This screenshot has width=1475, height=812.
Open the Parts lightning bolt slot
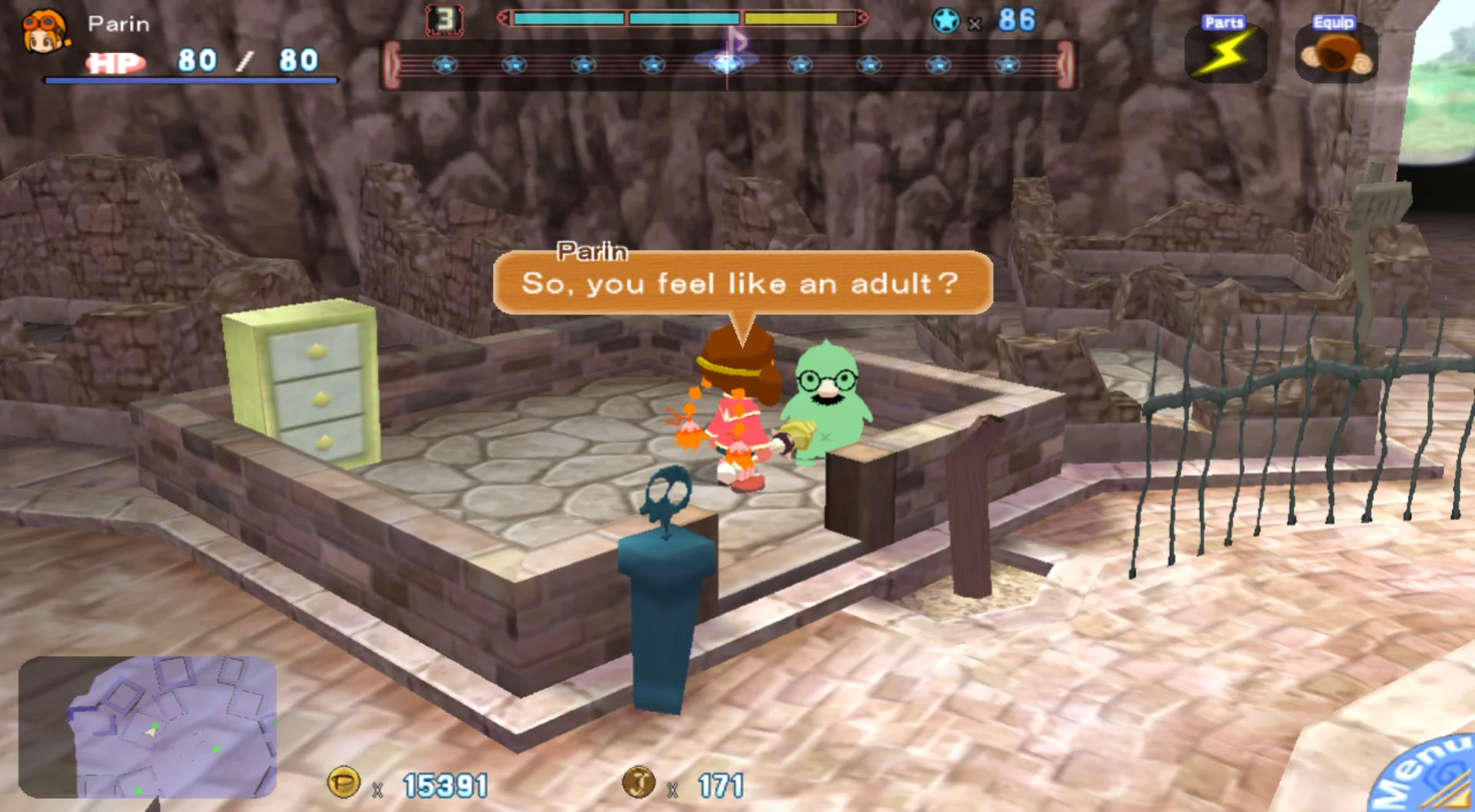coord(1226,52)
